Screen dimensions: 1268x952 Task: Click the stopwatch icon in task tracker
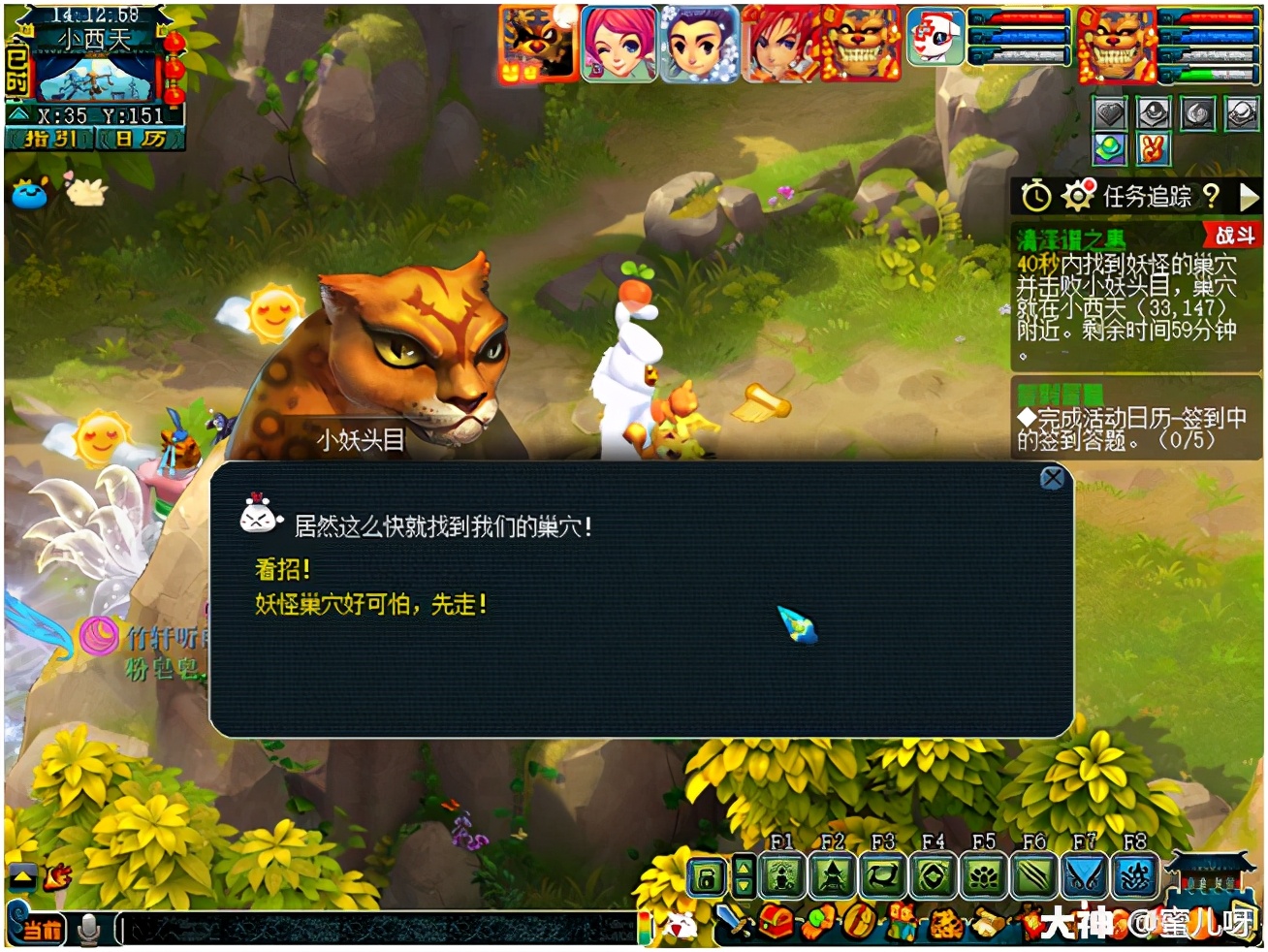[x=1035, y=196]
